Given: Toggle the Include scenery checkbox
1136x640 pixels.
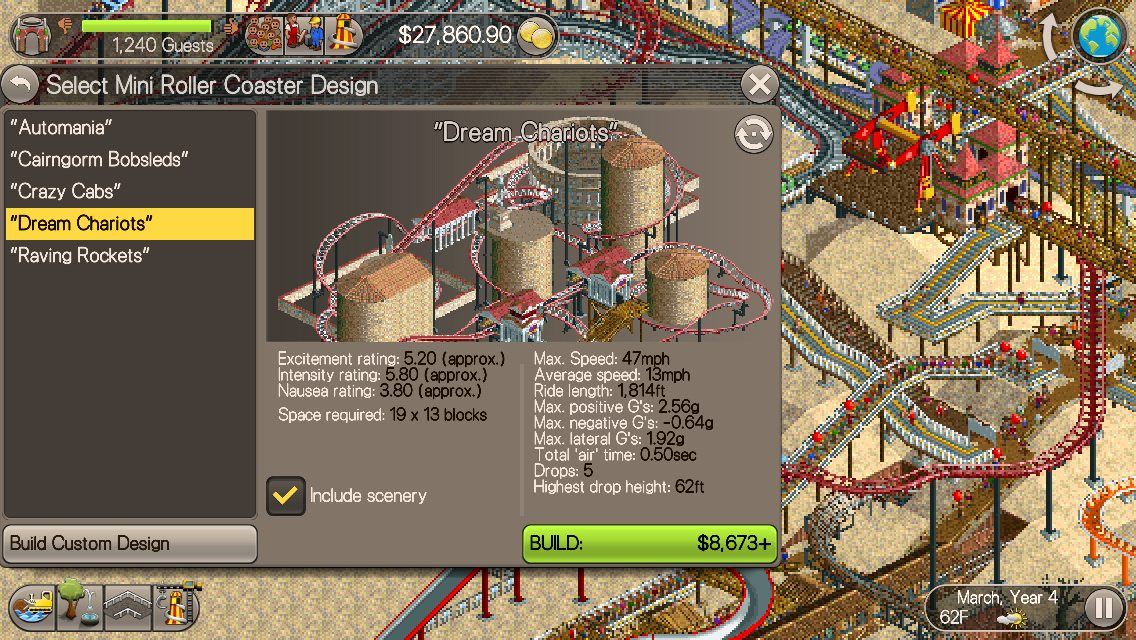Looking at the screenshot, I should [x=287, y=495].
